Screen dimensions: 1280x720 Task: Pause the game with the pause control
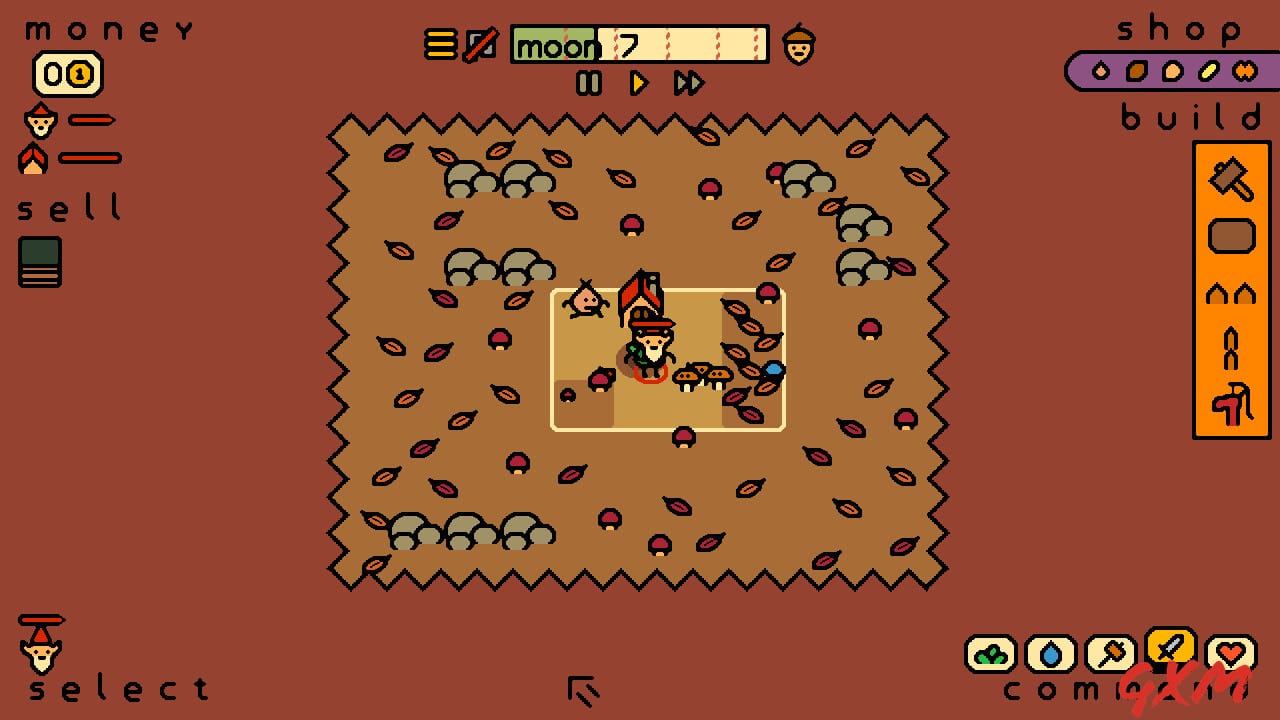tap(590, 84)
